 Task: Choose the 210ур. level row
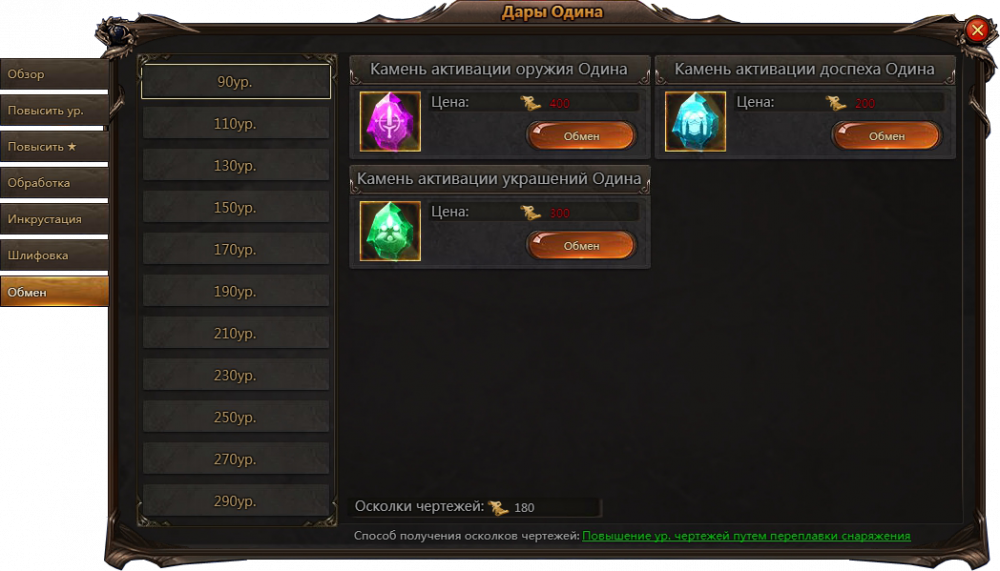tap(236, 333)
